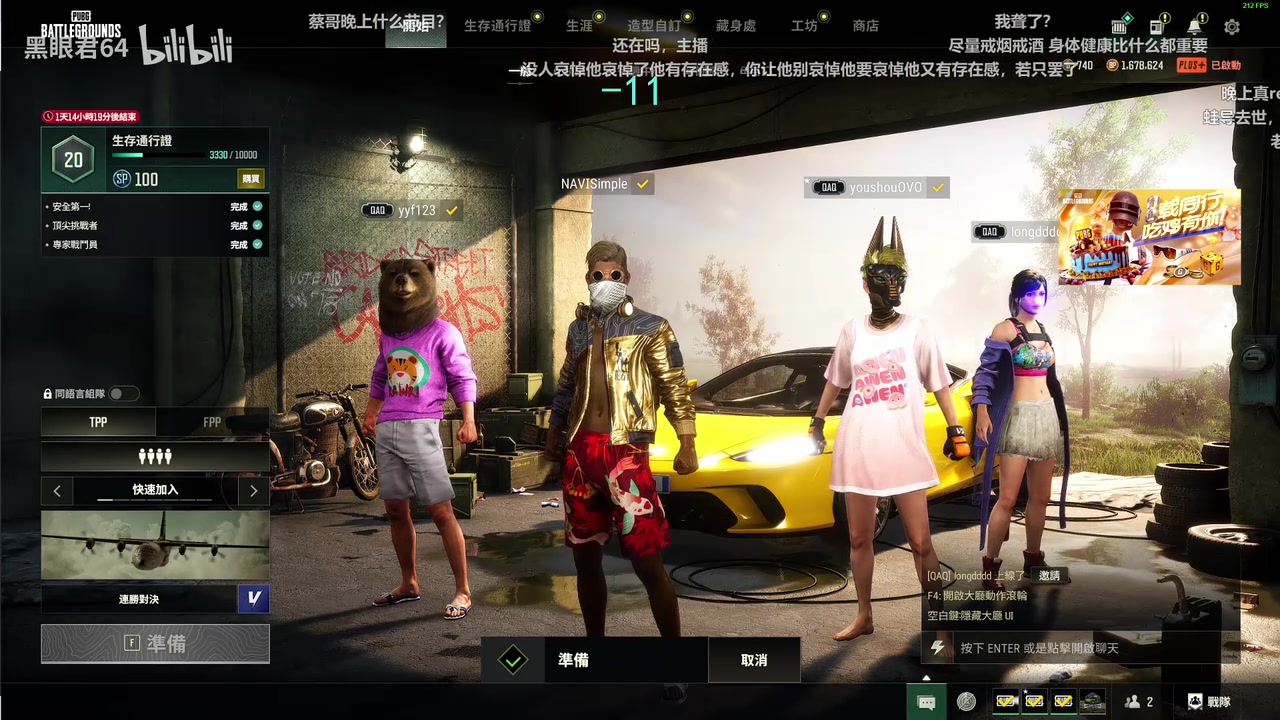Open the 生存通行證 tab in top menu

click(x=497, y=26)
